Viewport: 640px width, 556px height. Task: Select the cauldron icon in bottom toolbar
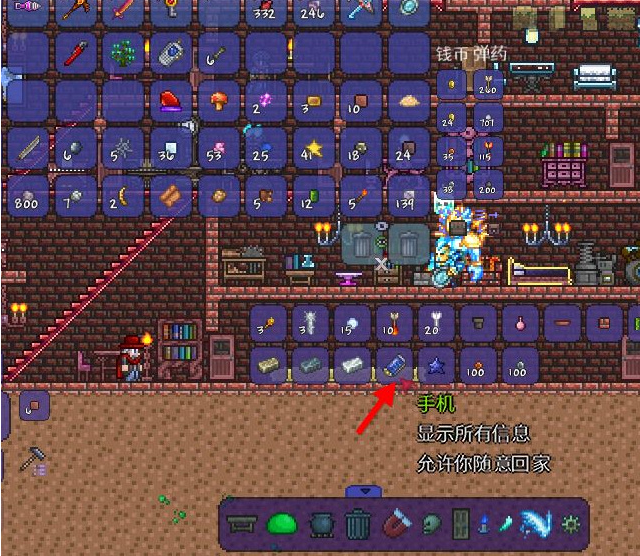320,523
